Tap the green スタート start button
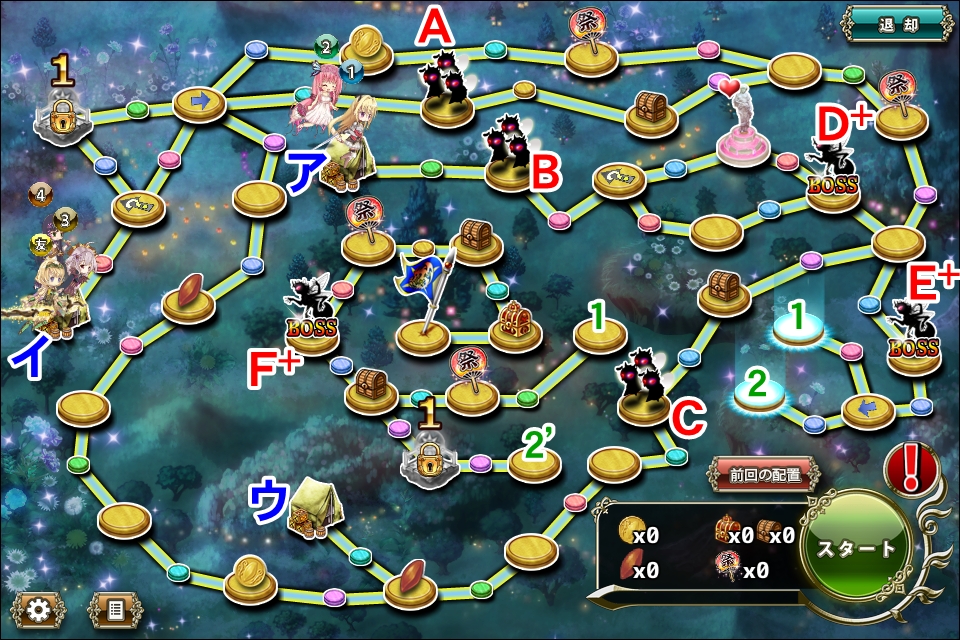This screenshot has width=960, height=640. (856, 548)
